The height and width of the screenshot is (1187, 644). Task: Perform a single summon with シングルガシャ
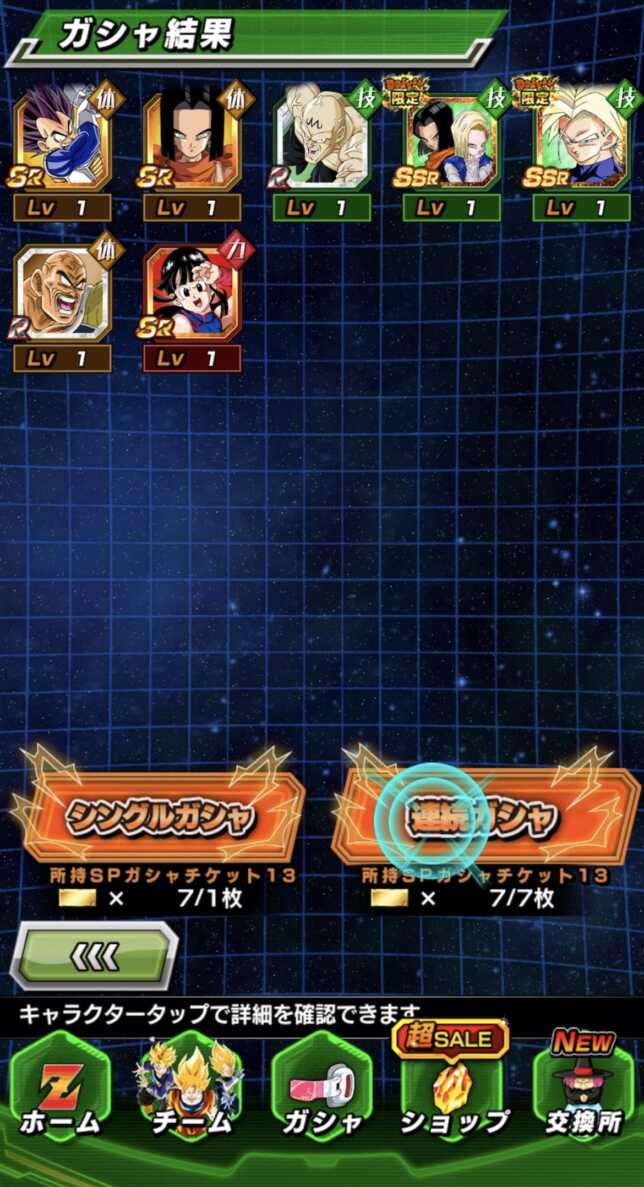tap(160, 817)
